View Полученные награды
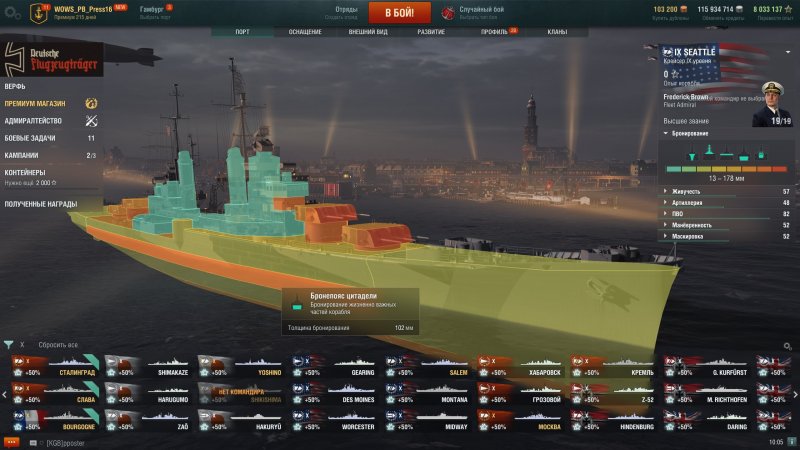 click(x=38, y=203)
